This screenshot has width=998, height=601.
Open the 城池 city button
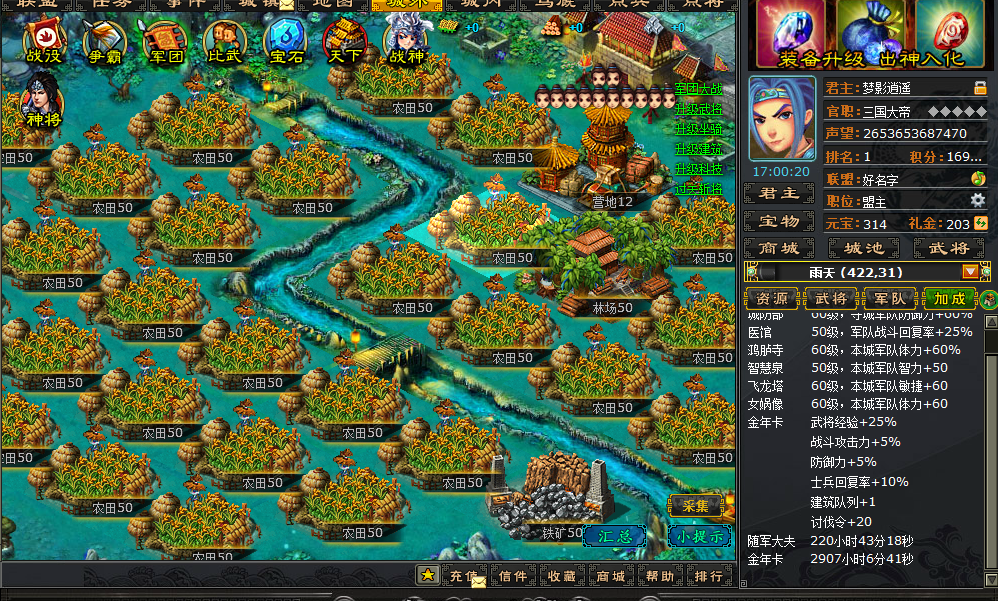click(864, 247)
